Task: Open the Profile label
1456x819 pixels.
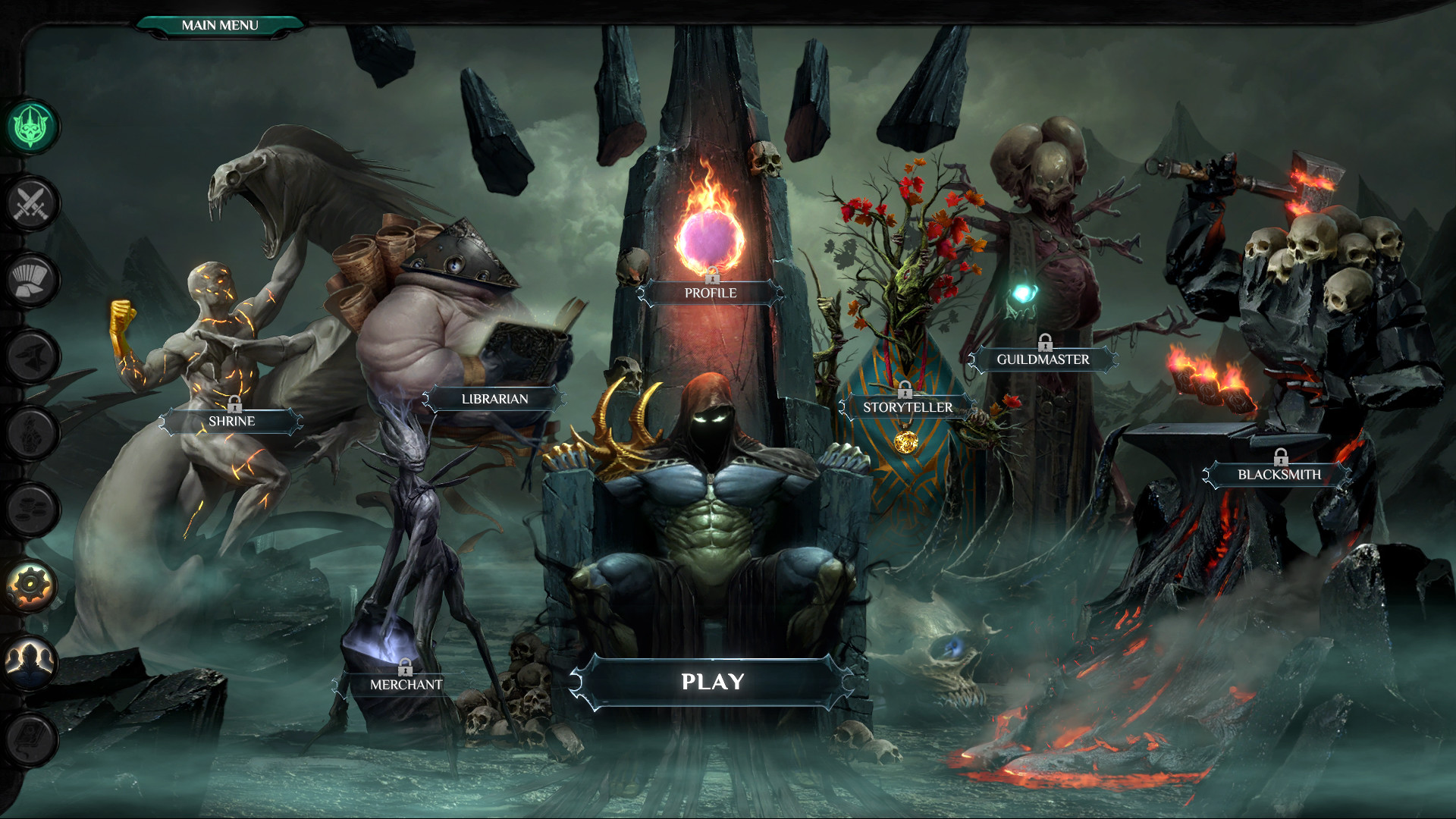Action: click(x=711, y=293)
